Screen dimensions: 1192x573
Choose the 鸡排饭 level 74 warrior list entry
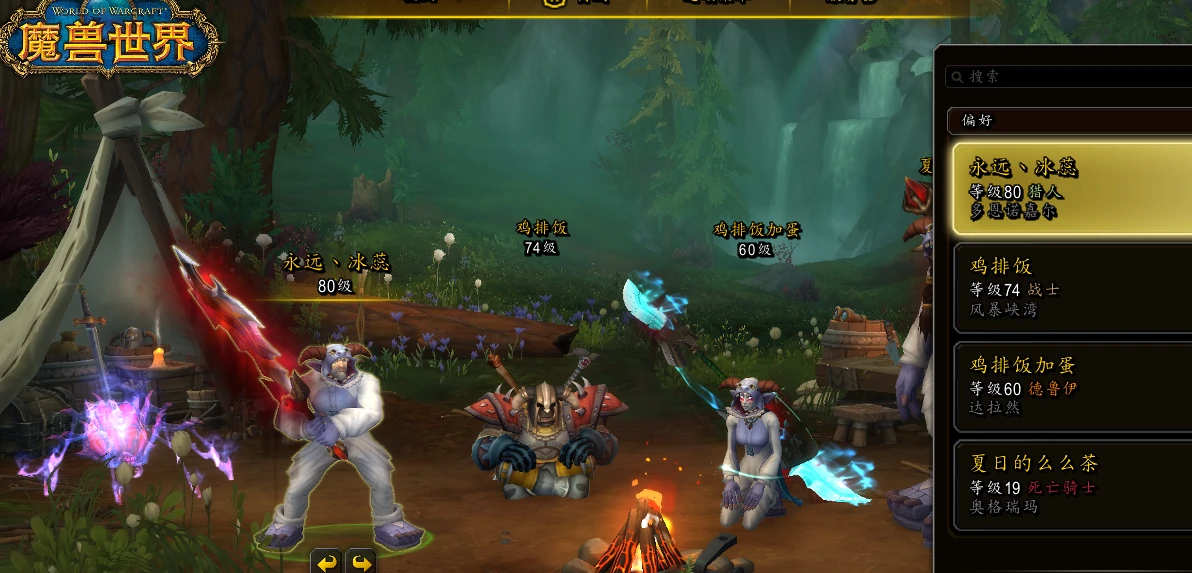[x=1071, y=287]
